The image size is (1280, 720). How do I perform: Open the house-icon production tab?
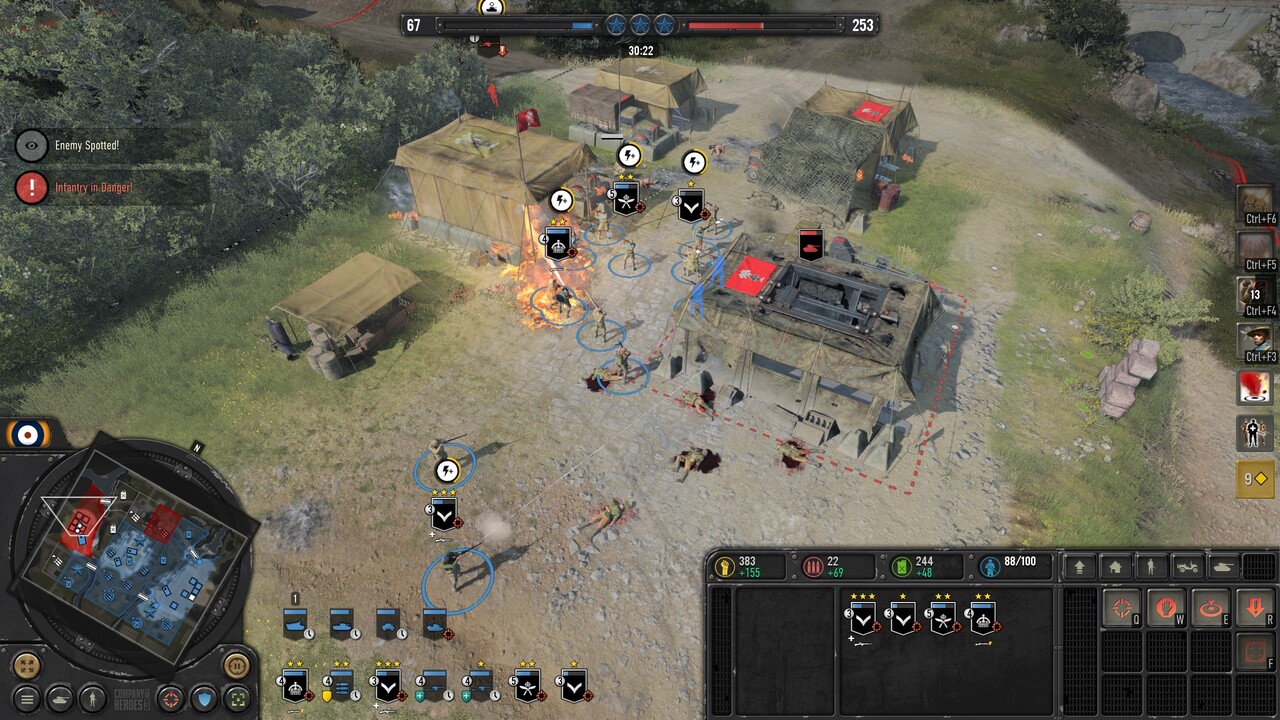(1115, 567)
